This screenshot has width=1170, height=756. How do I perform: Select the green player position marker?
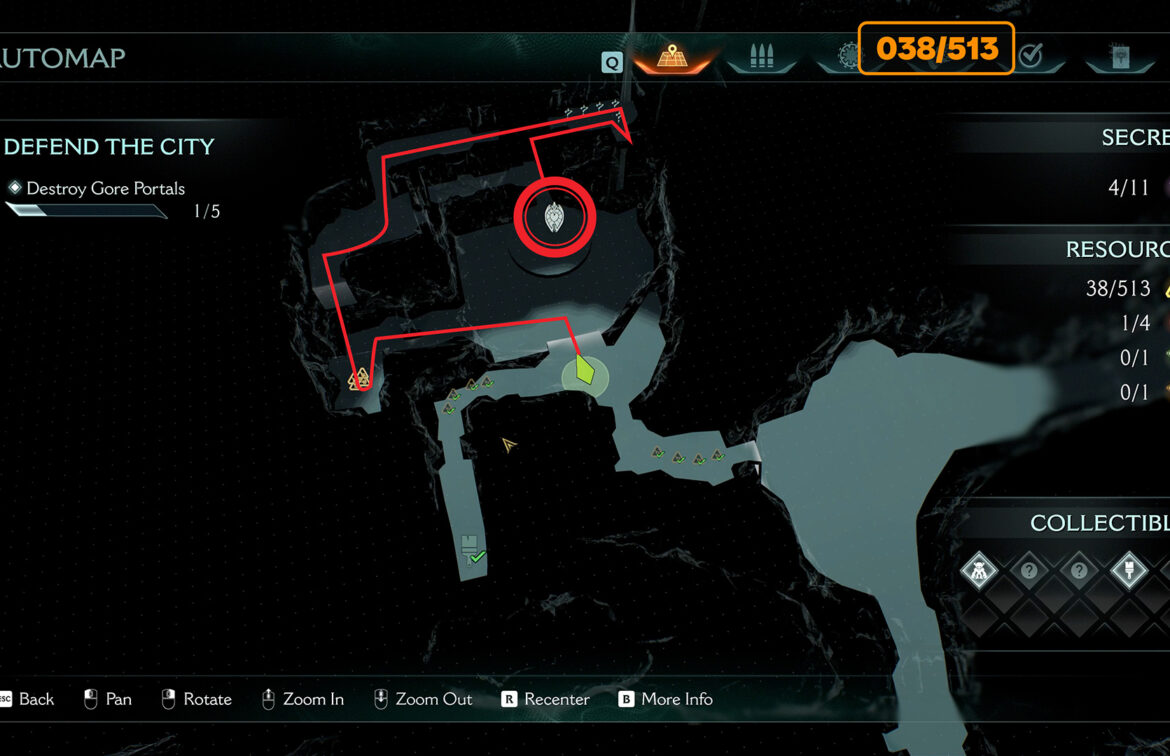coord(586,373)
